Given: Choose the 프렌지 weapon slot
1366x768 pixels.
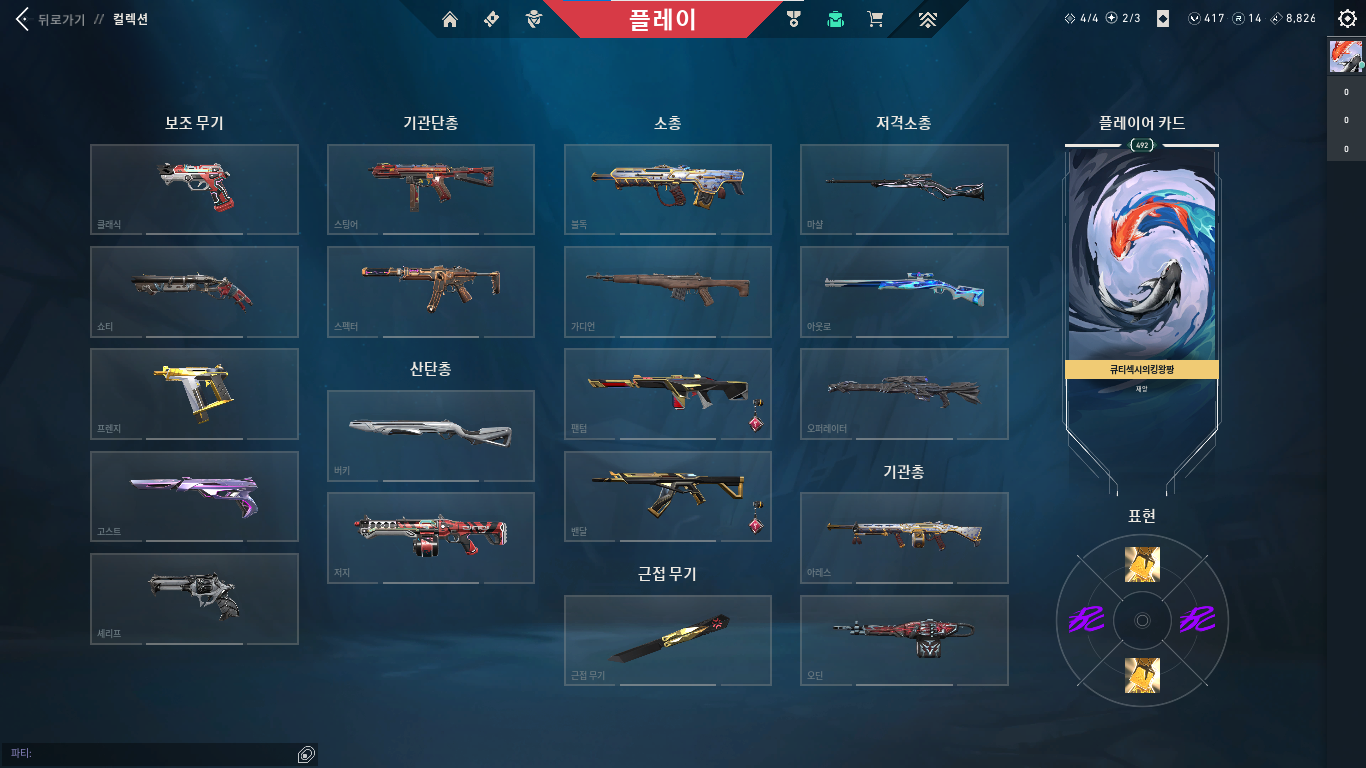Looking at the screenshot, I should [194, 393].
